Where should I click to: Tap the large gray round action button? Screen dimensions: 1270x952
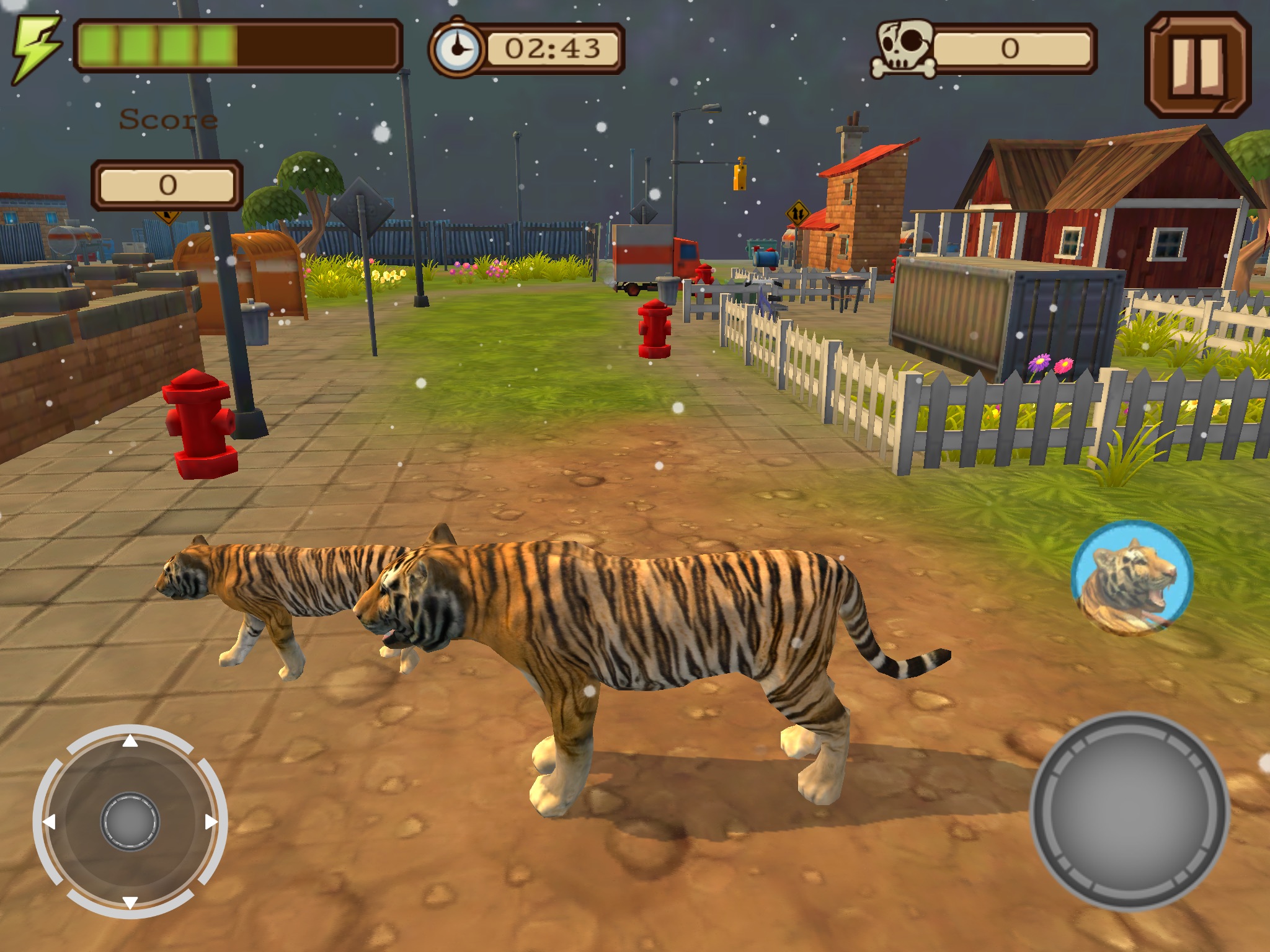click(1129, 811)
